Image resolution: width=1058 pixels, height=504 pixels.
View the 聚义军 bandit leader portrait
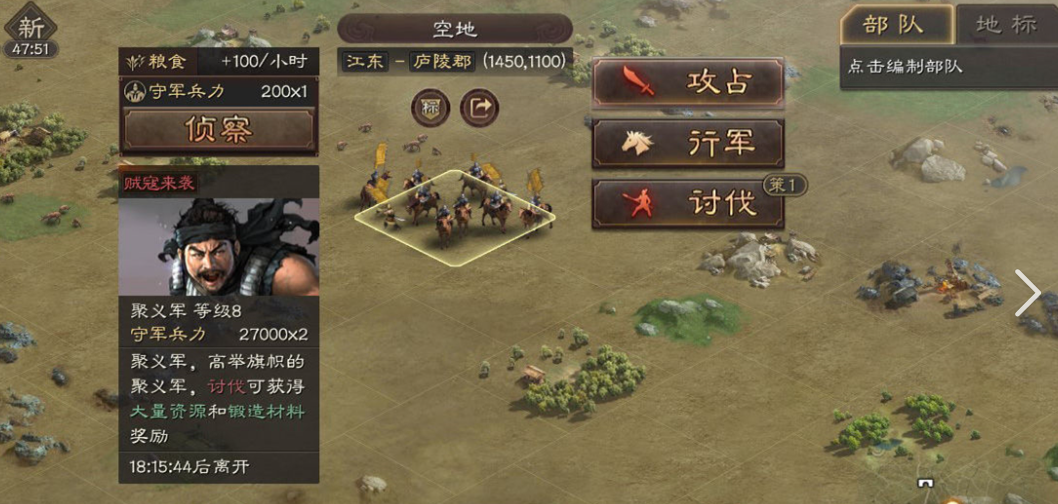(219, 246)
